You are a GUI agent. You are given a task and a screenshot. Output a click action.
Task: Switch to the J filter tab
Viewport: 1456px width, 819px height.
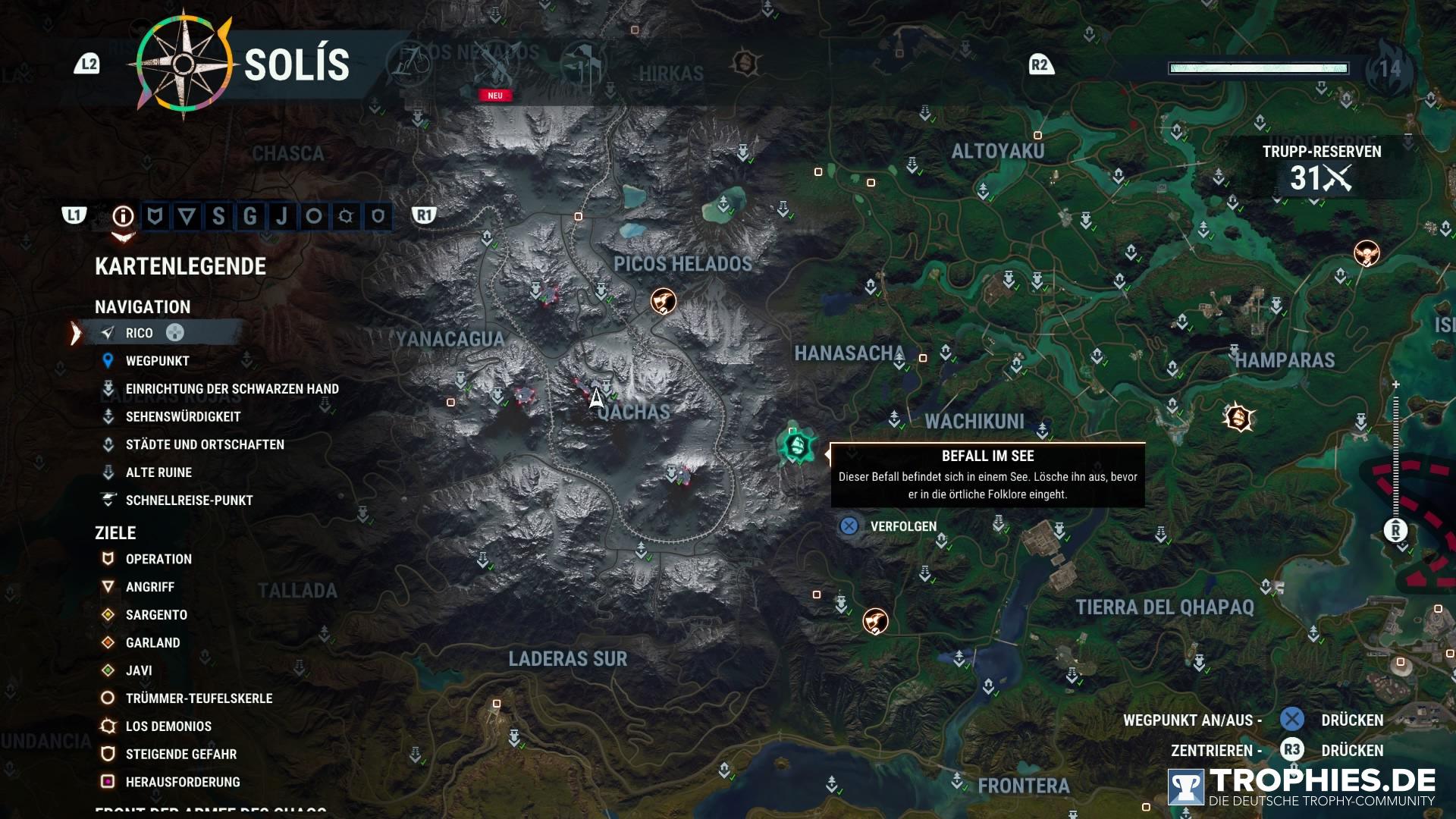[x=282, y=217]
